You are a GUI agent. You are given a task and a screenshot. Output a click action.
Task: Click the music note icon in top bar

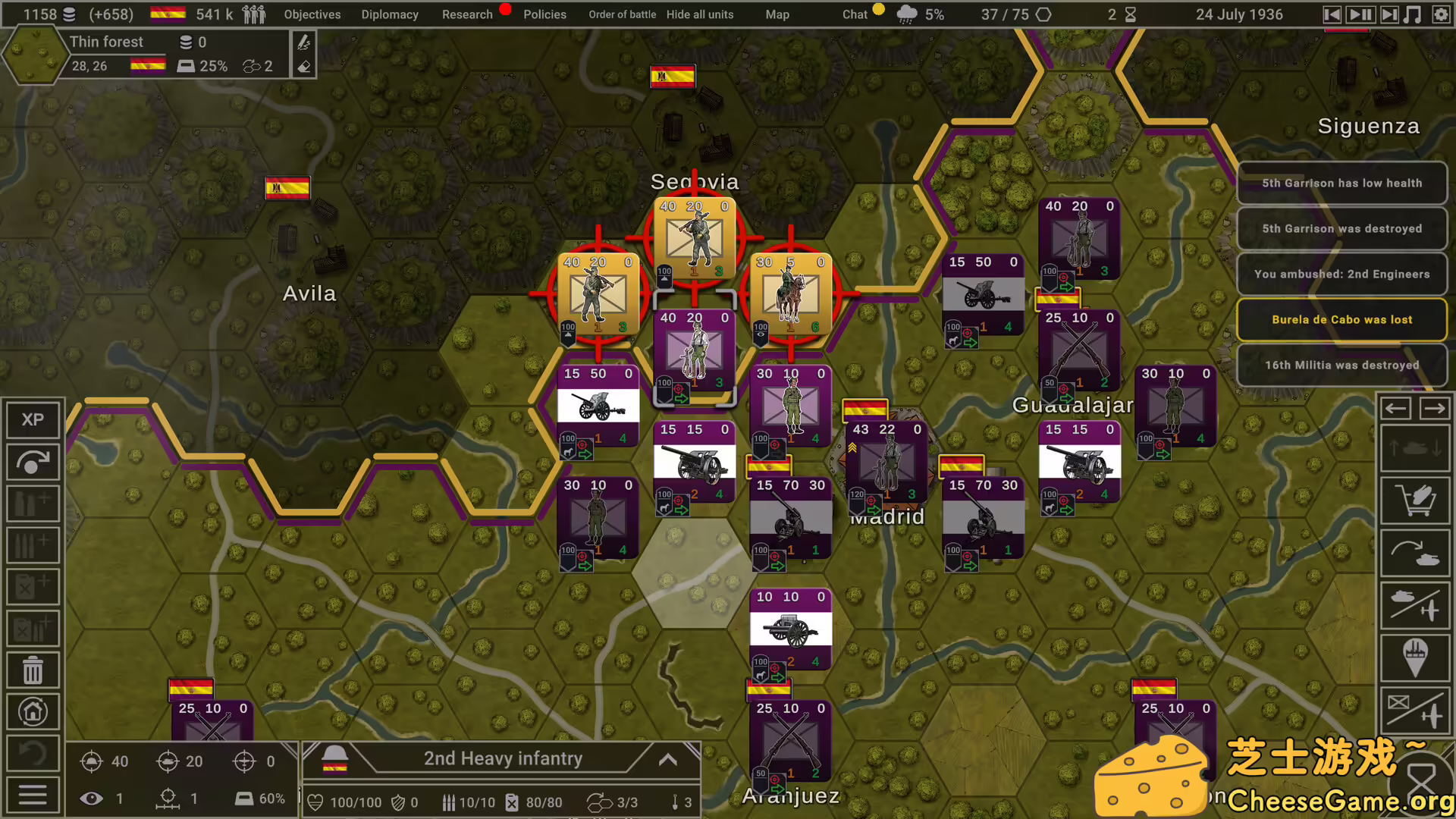[x=1413, y=14]
